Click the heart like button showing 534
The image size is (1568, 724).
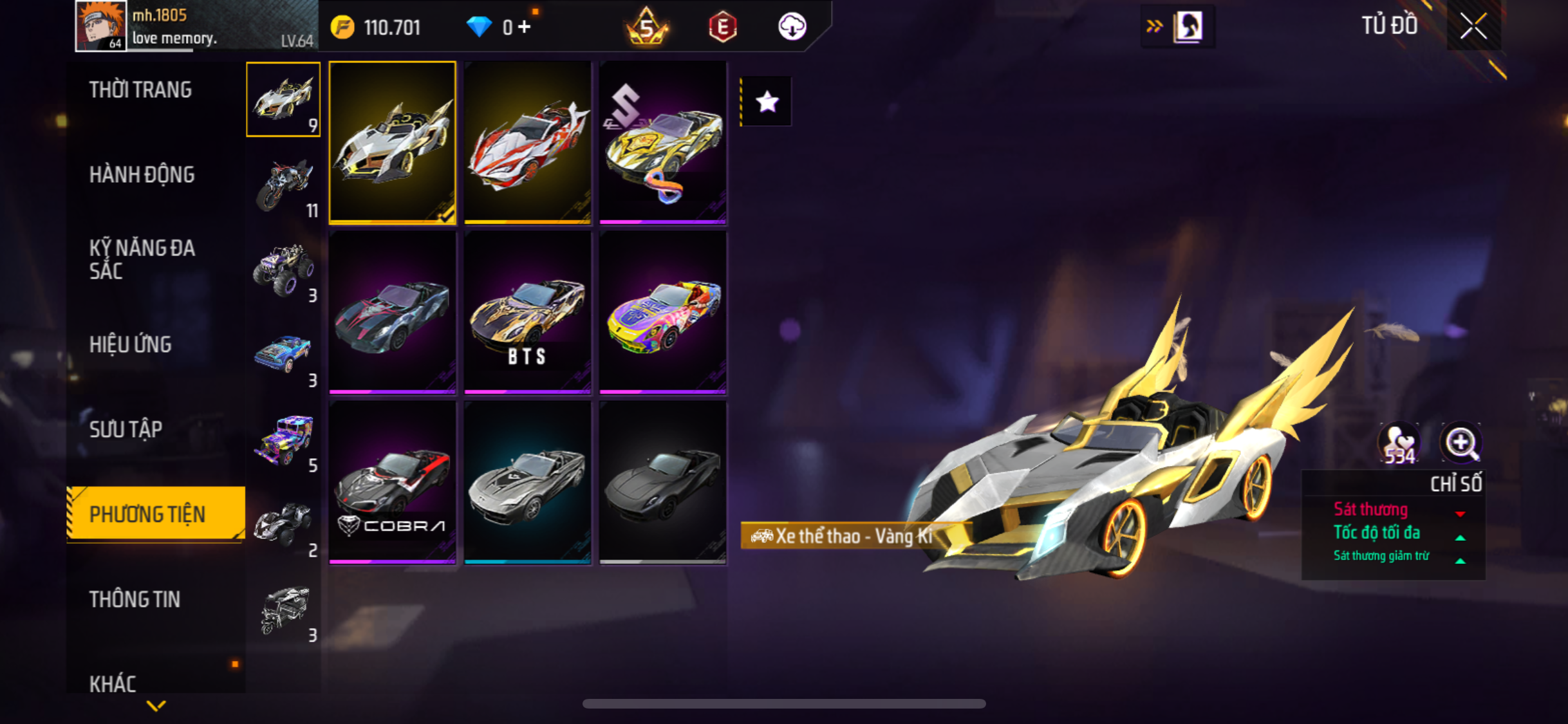(x=1399, y=444)
